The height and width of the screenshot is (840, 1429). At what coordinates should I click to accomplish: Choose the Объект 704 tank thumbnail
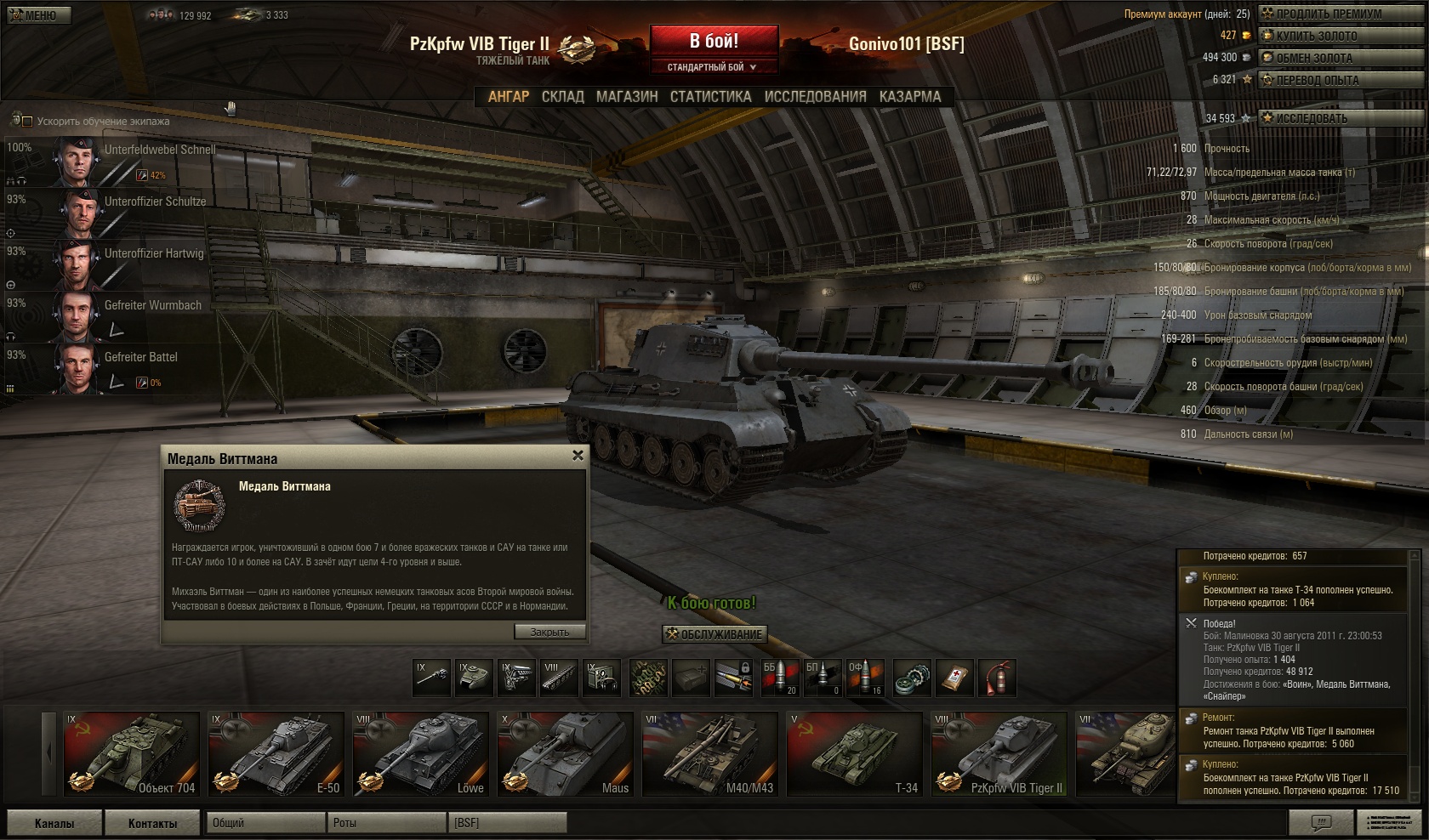[131, 754]
